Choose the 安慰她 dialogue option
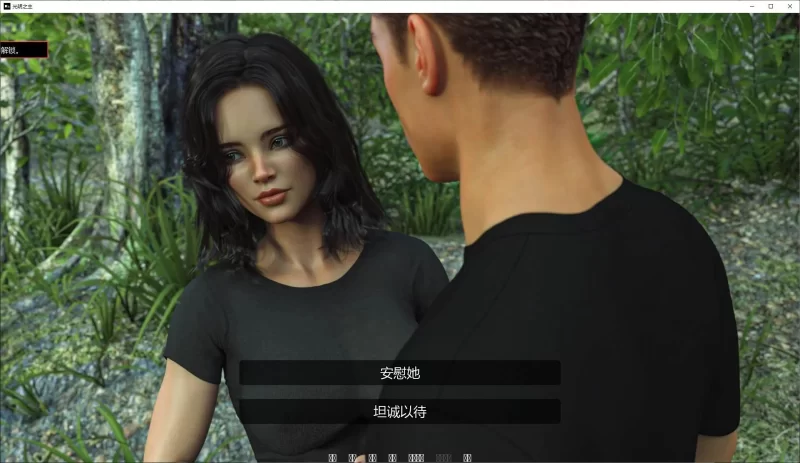Screen dimensions: 800x463 click(399, 373)
